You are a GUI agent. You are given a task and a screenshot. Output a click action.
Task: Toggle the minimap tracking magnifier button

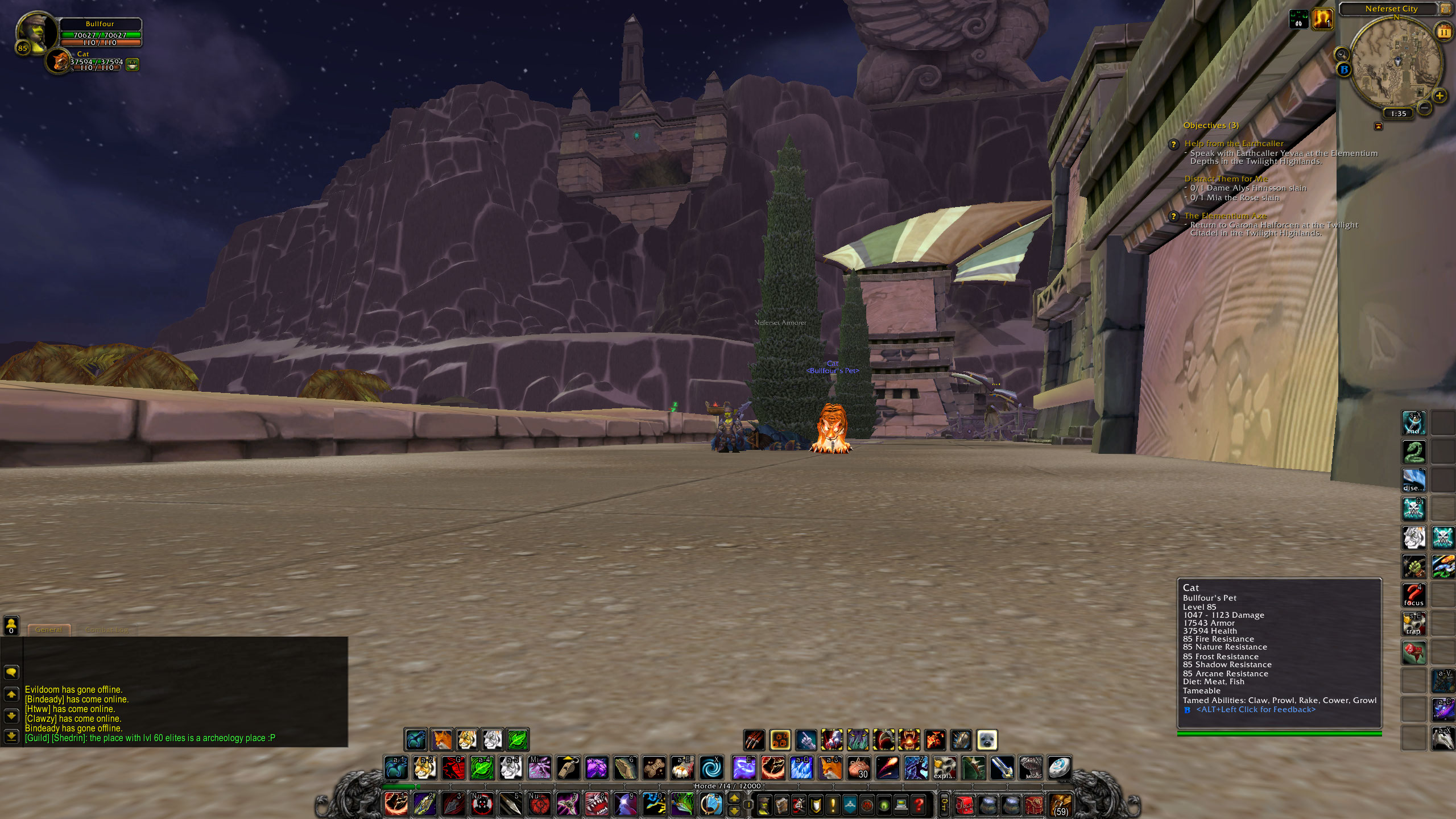(x=1342, y=54)
